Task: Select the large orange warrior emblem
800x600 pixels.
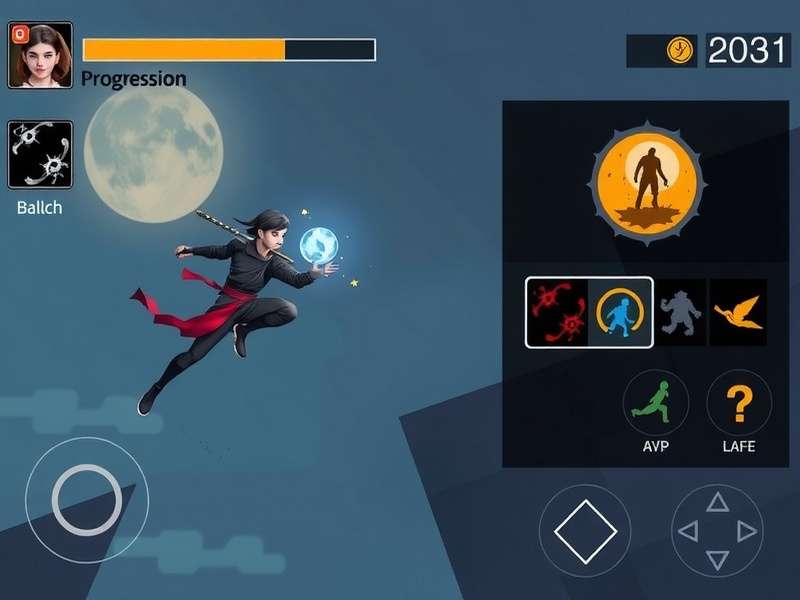Action: 648,181
